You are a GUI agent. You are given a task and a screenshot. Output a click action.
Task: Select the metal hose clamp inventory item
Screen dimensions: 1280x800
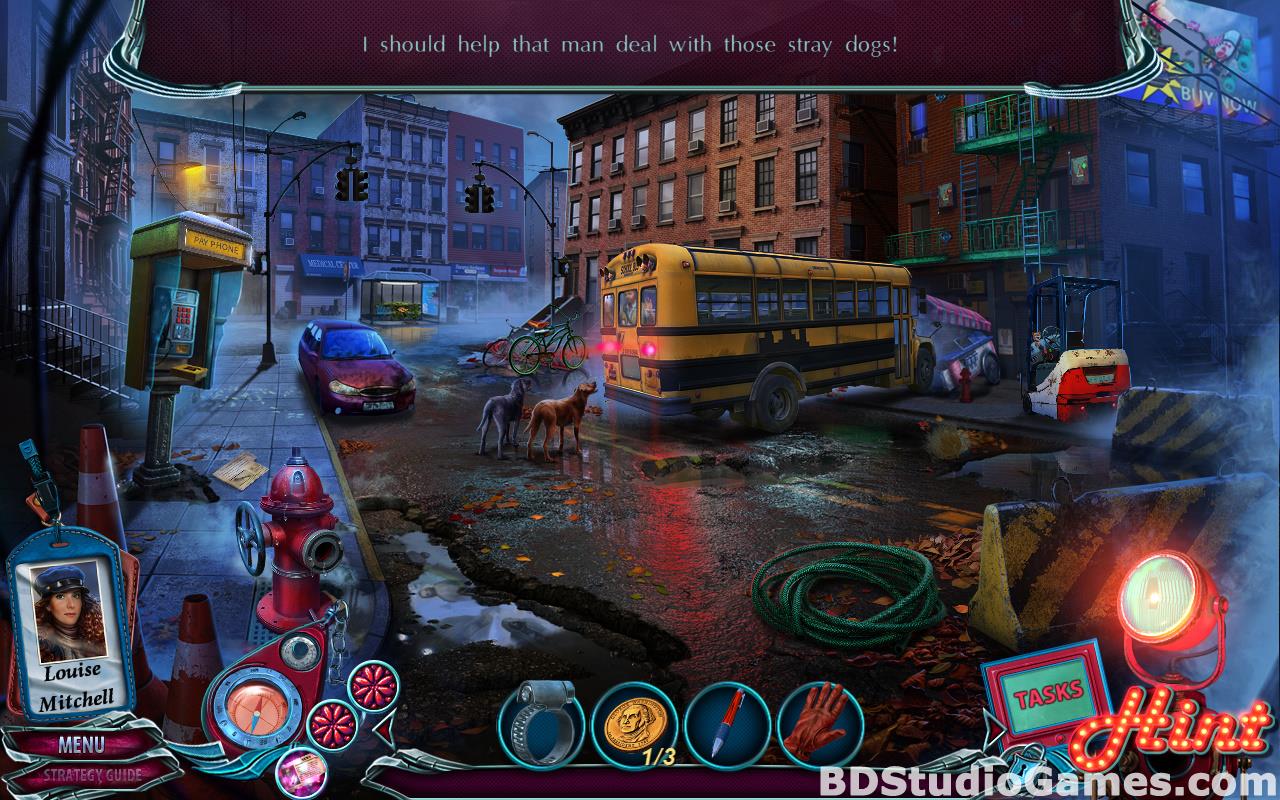pos(538,724)
